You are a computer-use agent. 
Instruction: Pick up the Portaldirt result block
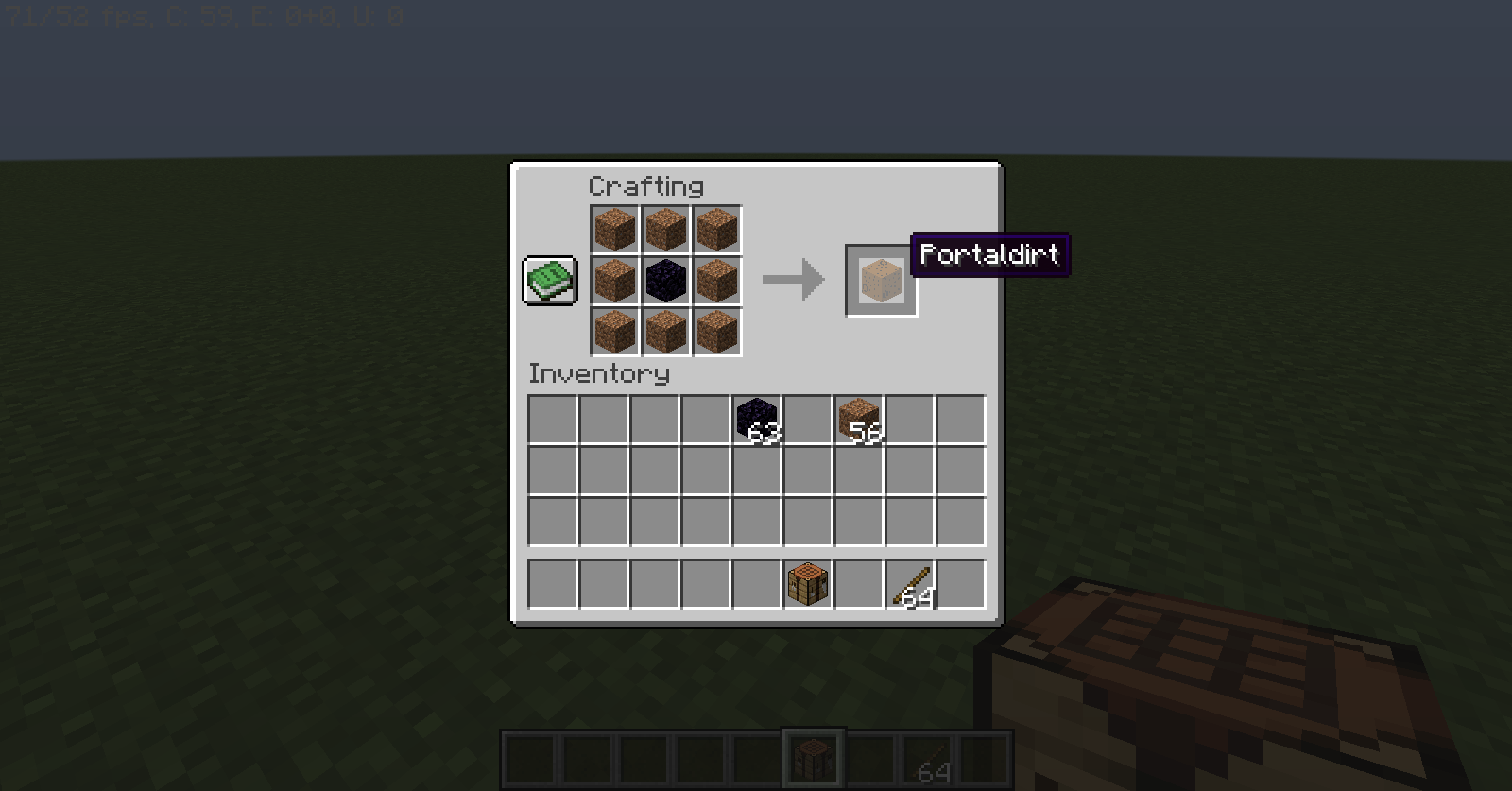pyautogui.click(x=880, y=278)
